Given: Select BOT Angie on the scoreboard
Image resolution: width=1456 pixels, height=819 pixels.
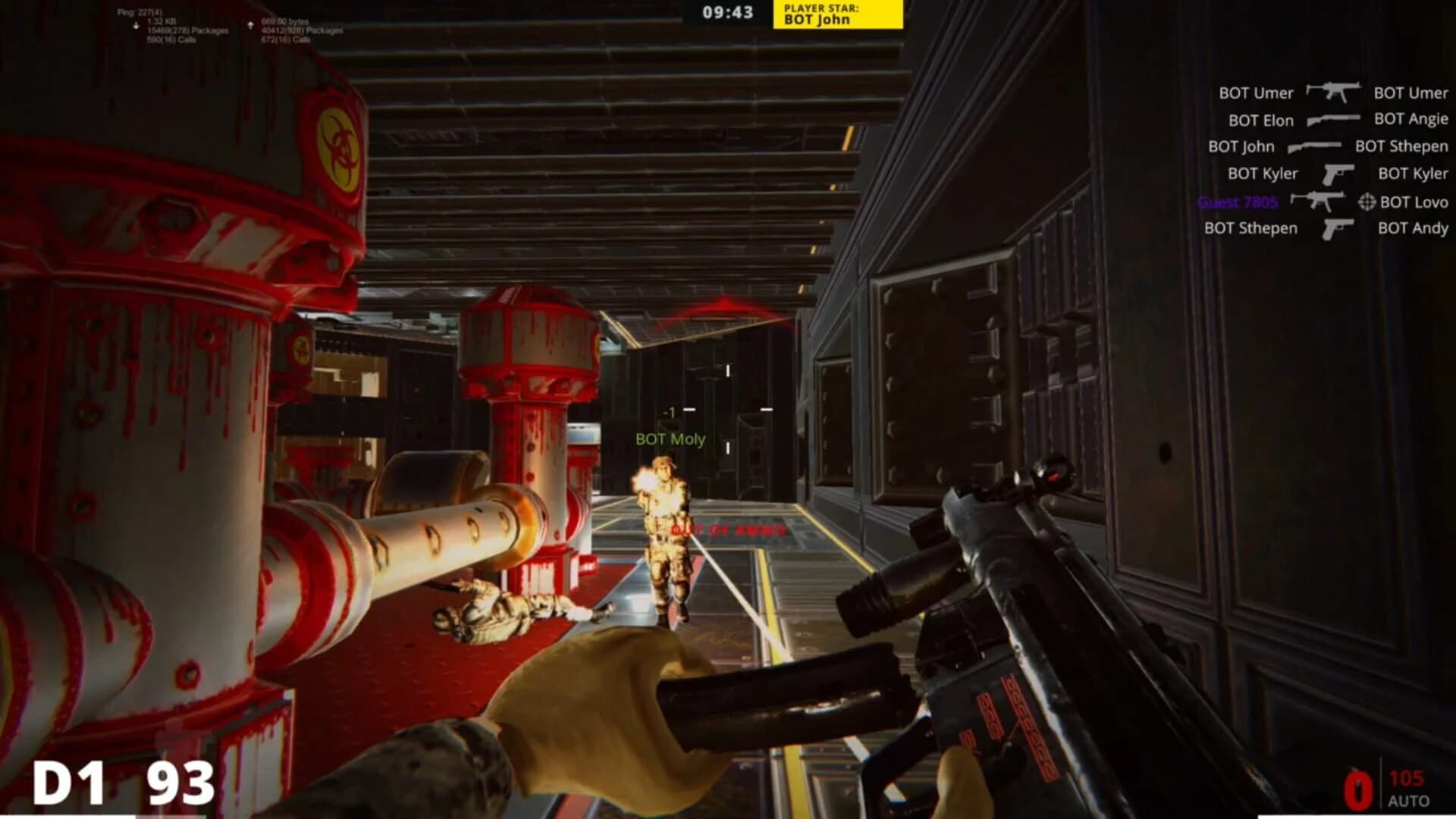Looking at the screenshot, I should 1410,120.
